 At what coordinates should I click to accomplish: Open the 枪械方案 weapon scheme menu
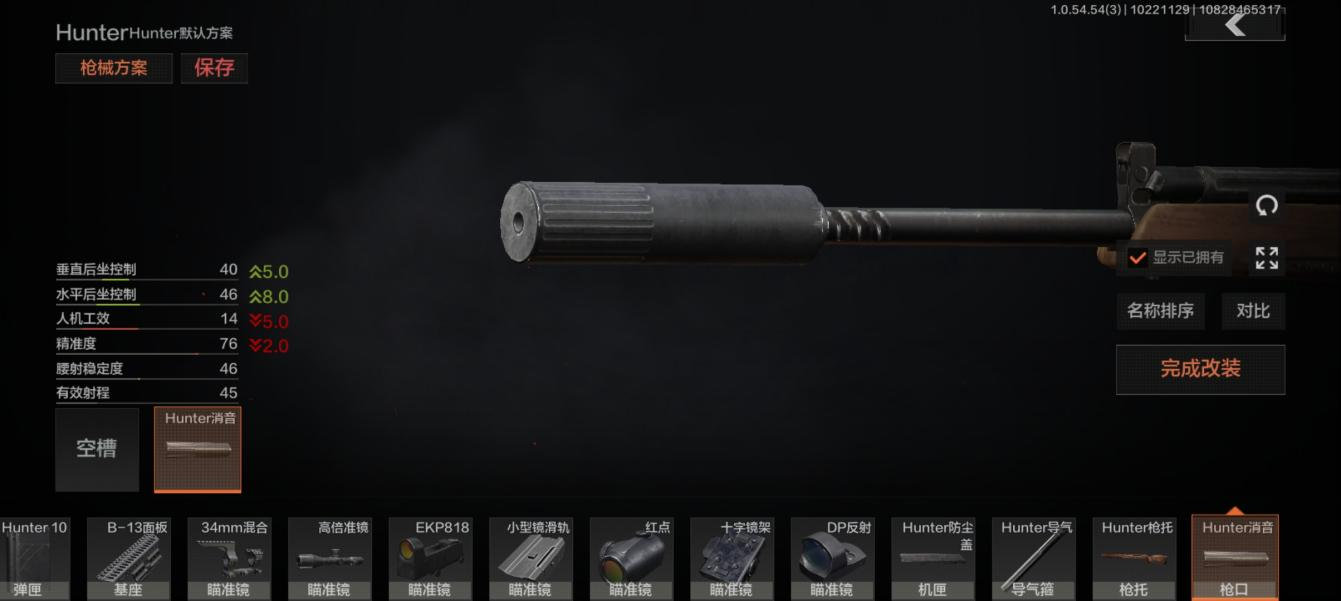click(113, 68)
